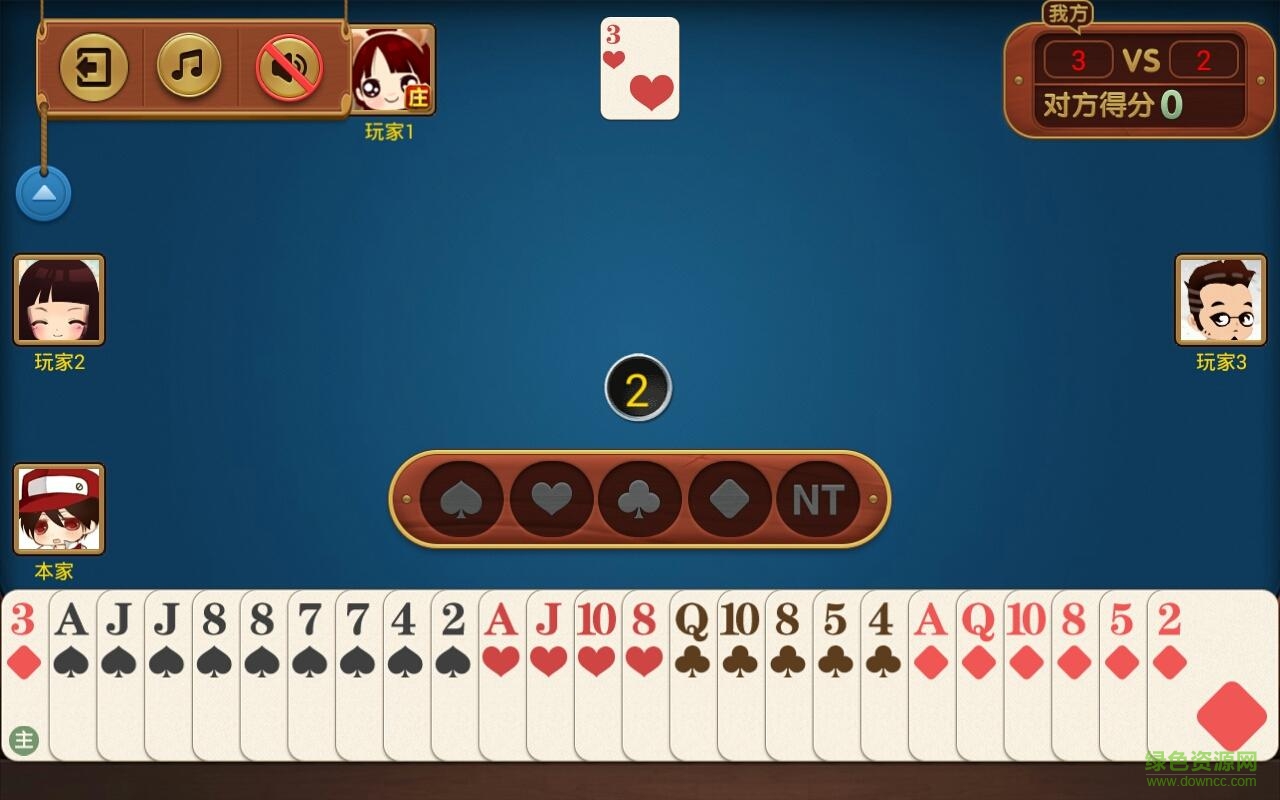Click the 玩家1 name label
This screenshot has height=800, width=1280.
(x=391, y=129)
